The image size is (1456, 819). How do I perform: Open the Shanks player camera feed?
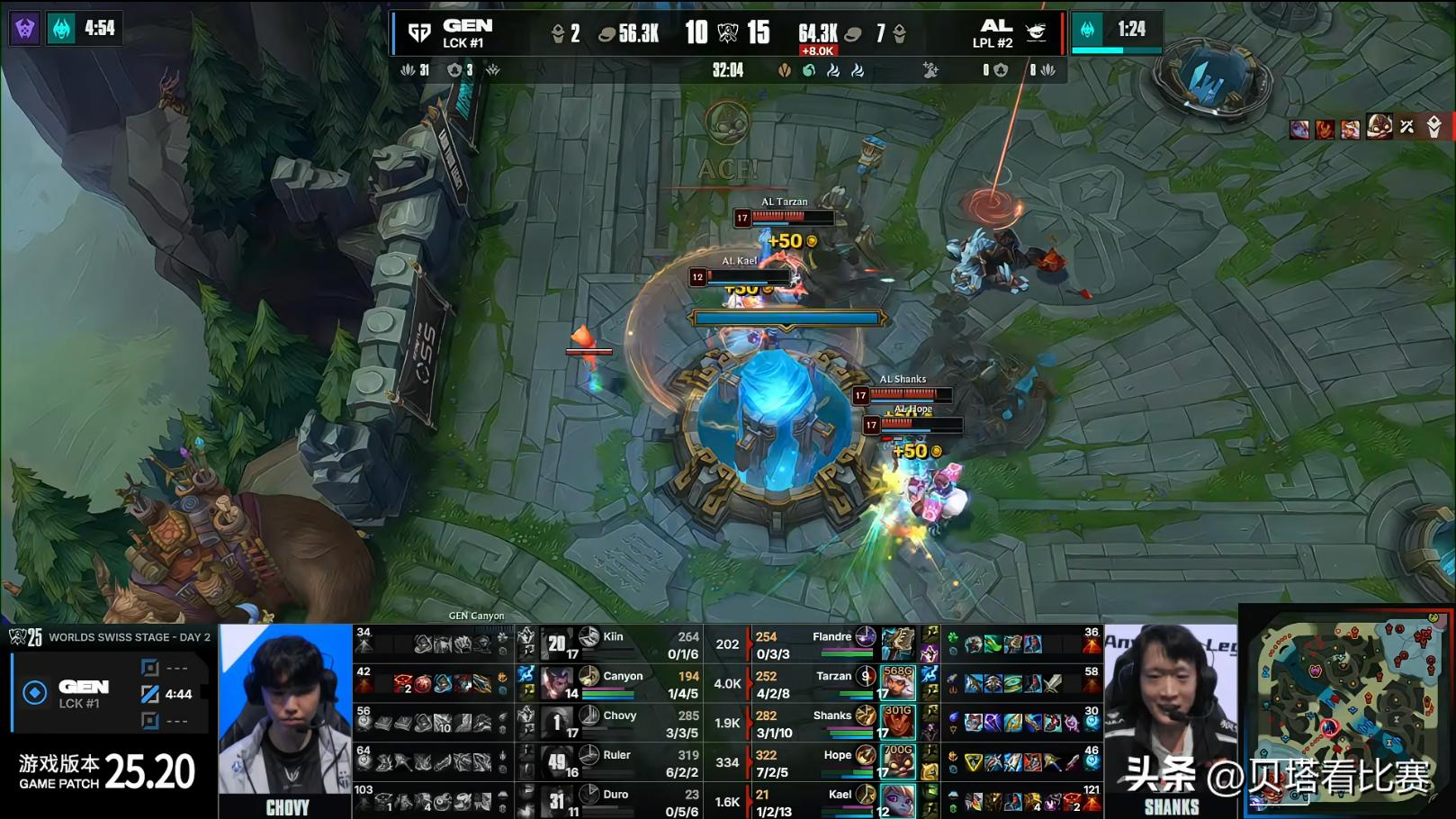pyautogui.click(x=1171, y=720)
